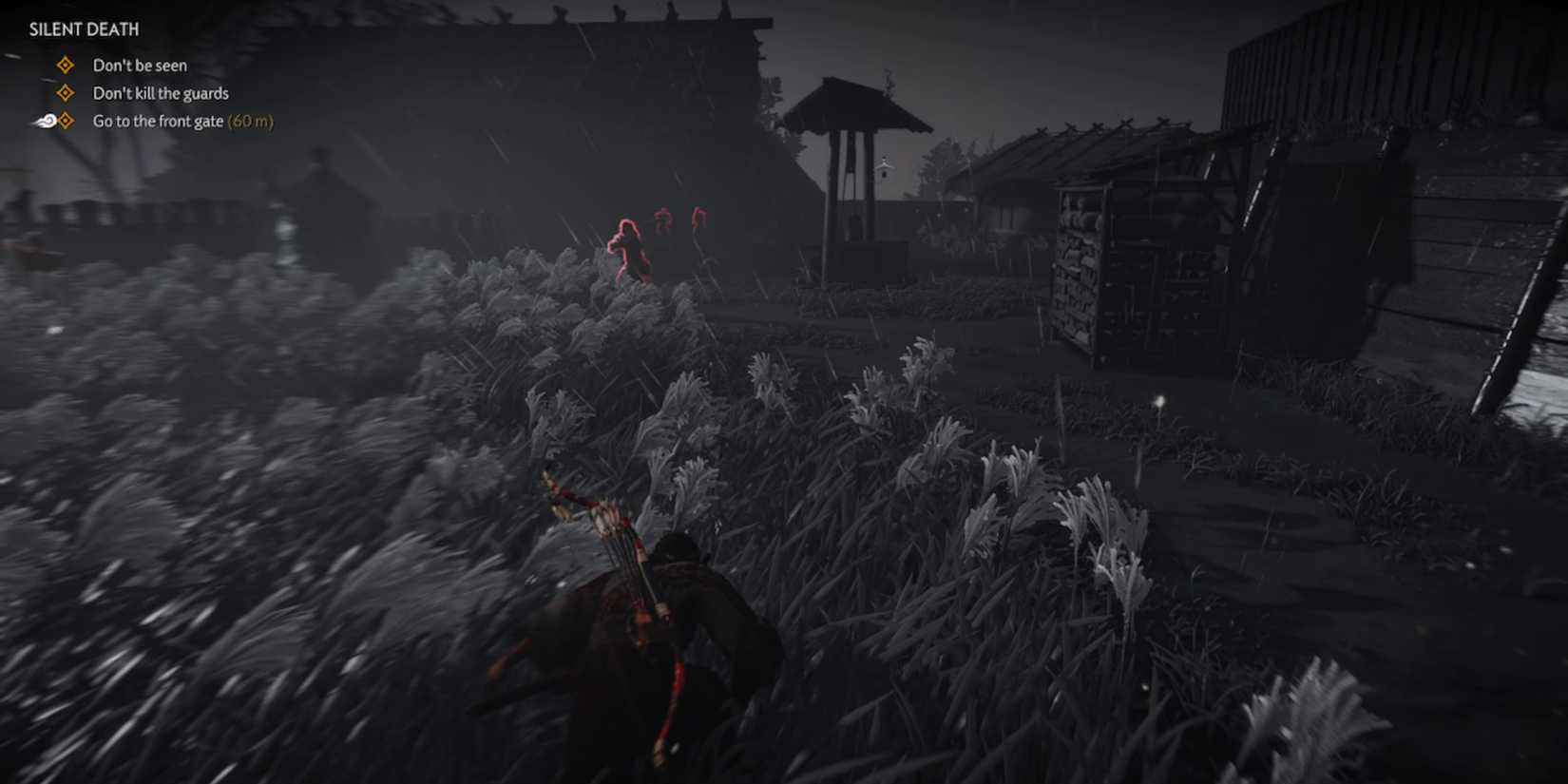Click the glowing firefly light near the shed
This screenshot has width=1568, height=784.
click(x=1161, y=403)
